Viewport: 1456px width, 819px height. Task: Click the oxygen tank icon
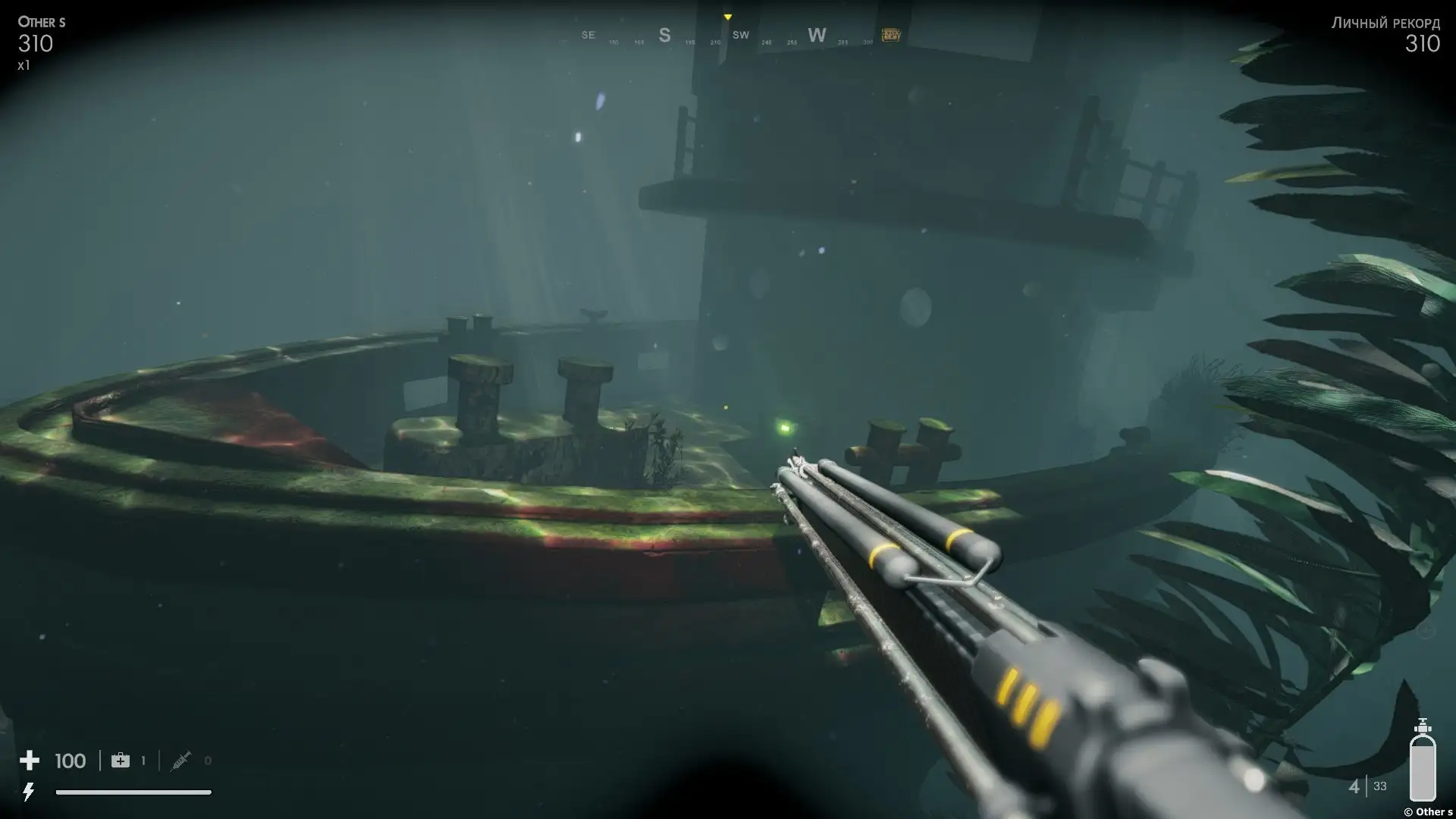[1423, 760]
